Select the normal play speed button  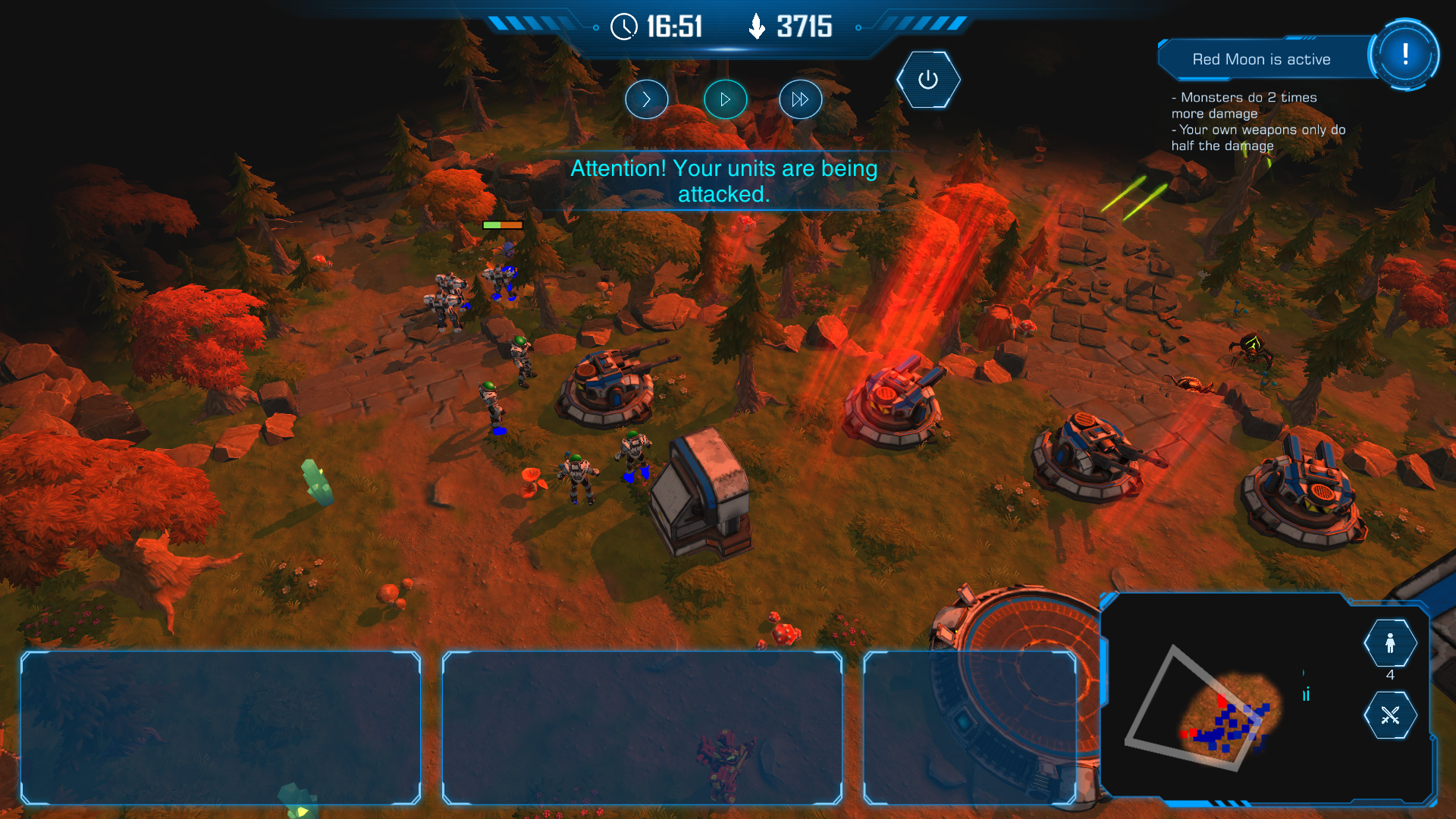725,99
